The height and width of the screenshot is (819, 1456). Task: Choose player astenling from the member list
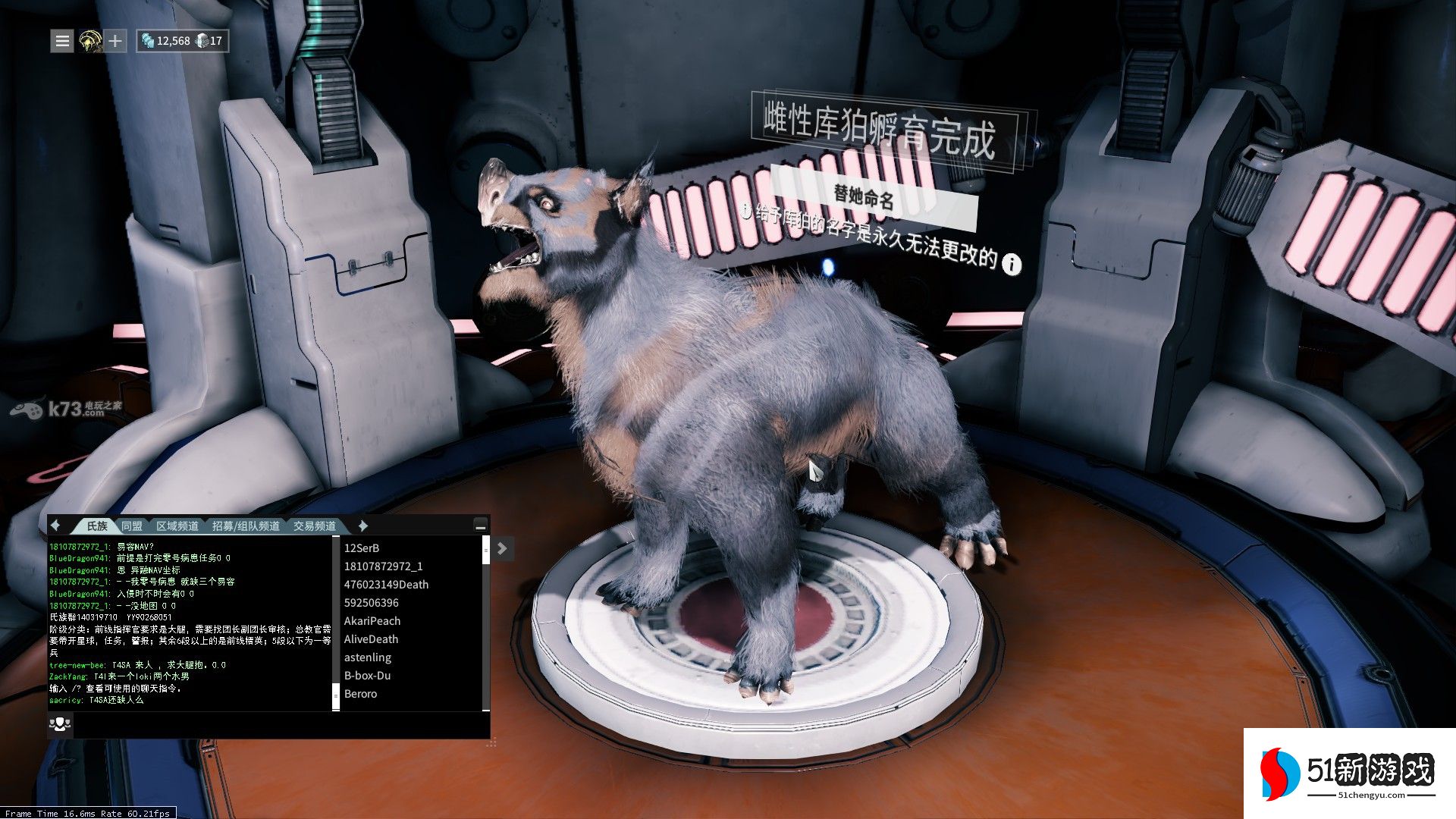coord(368,657)
